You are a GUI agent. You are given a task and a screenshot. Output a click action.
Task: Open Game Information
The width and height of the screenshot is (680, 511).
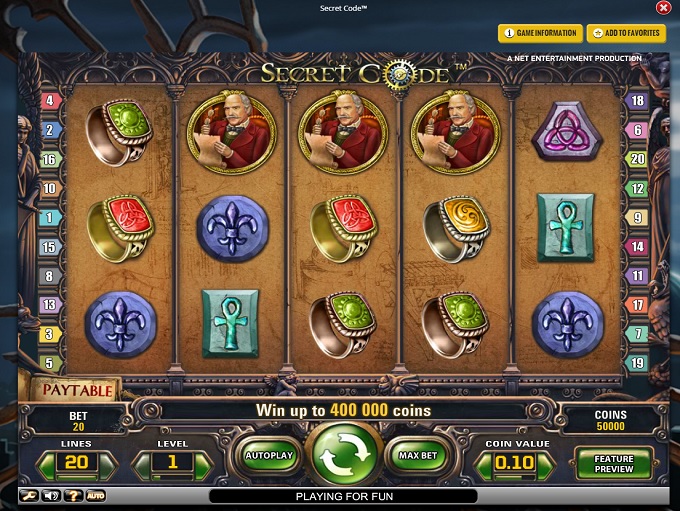(x=539, y=33)
